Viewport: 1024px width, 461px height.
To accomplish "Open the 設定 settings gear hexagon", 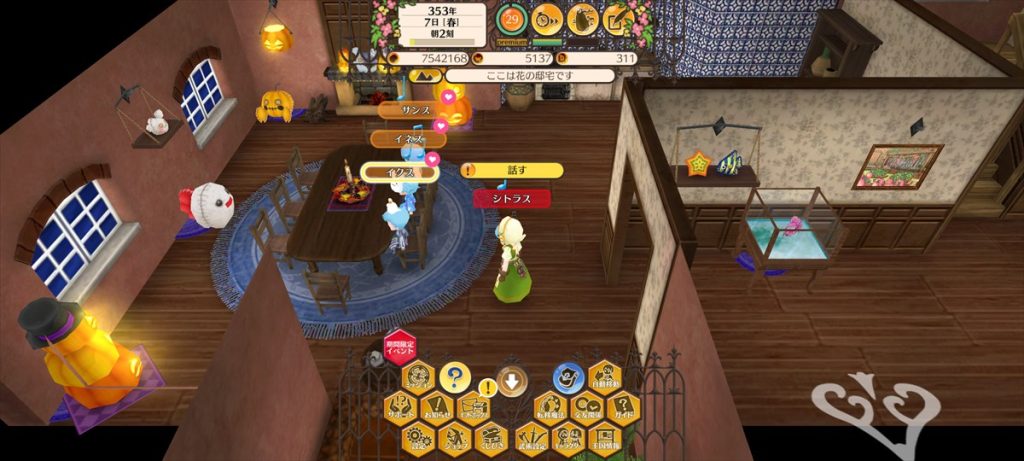I will click(x=419, y=437).
